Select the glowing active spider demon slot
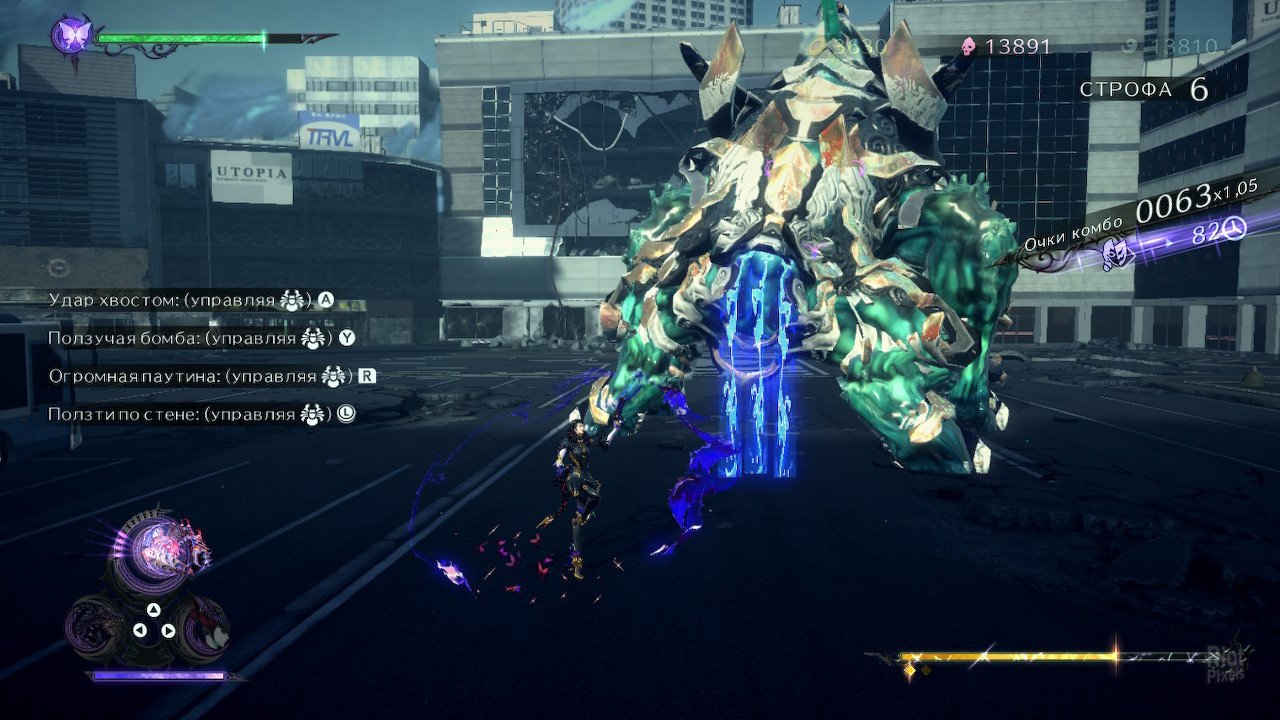The width and height of the screenshot is (1280, 720). (157, 547)
